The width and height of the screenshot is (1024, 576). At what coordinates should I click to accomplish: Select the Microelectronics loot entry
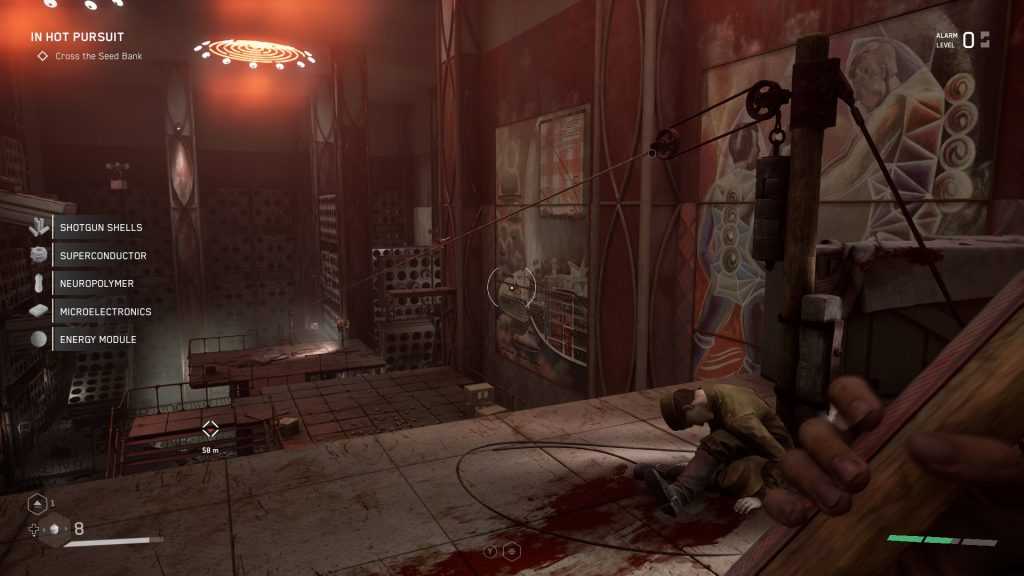[105, 312]
